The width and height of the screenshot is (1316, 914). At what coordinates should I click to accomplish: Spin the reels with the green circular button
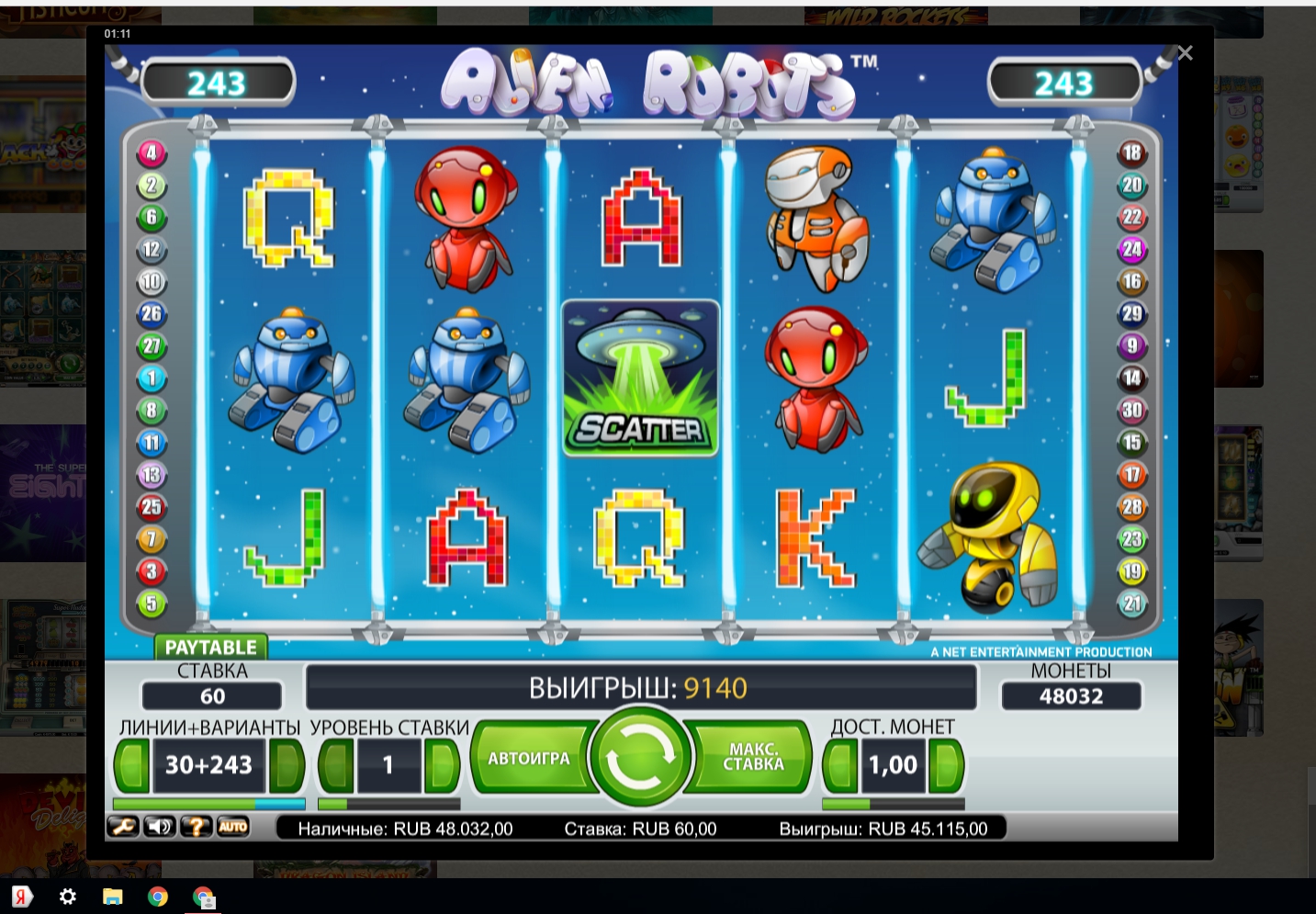tap(640, 757)
